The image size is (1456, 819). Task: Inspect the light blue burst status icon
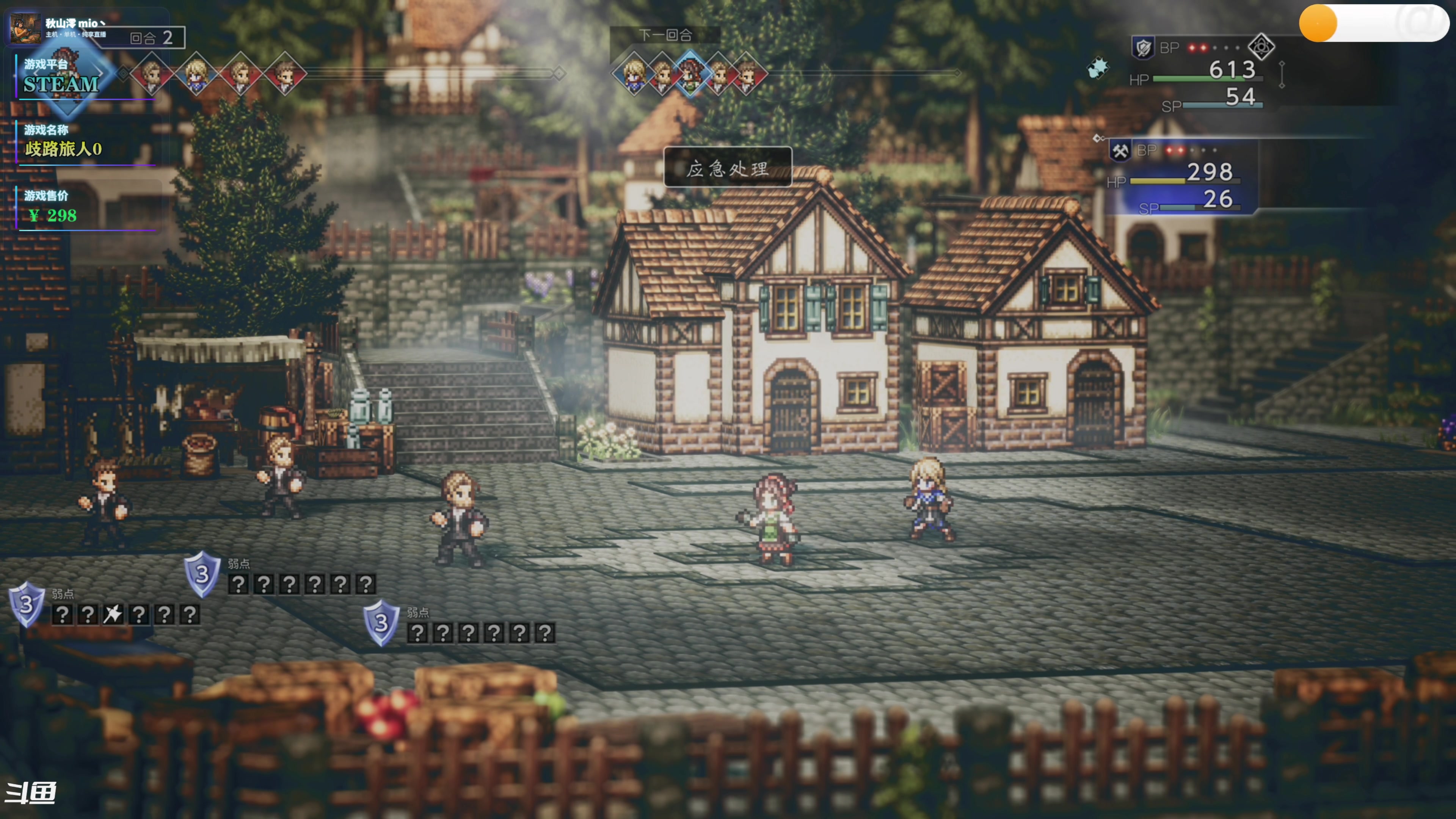[x=1098, y=68]
